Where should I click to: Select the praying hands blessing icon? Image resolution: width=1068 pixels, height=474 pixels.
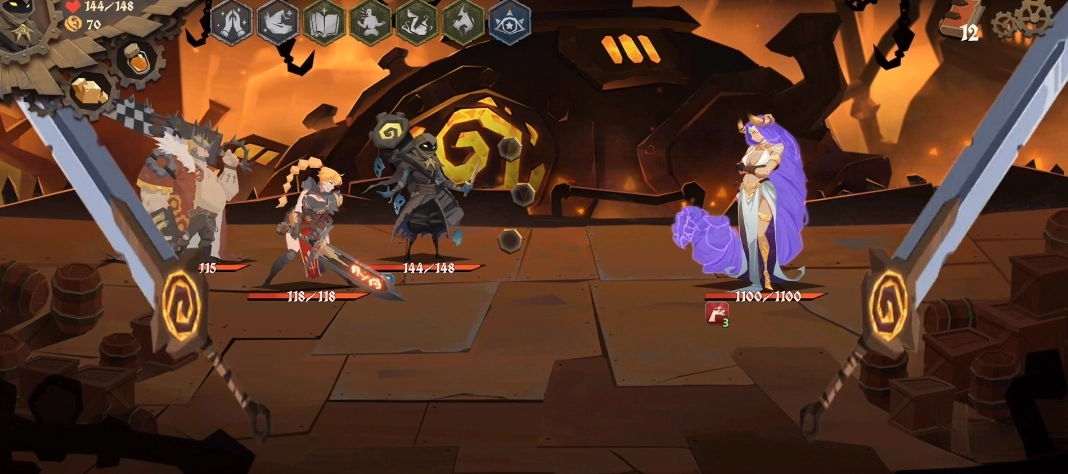coord(232,22)
